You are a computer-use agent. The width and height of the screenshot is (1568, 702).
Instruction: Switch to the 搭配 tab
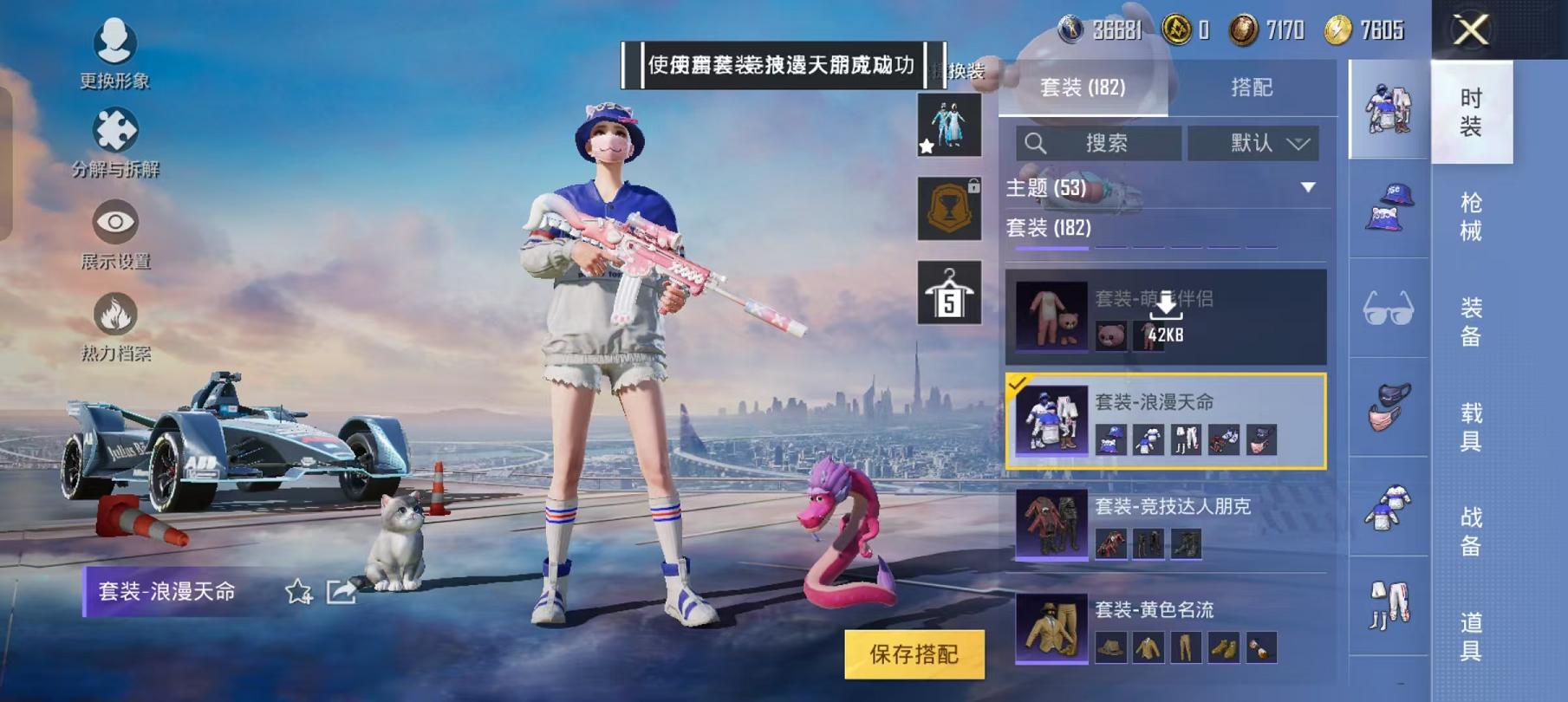pos(1251,88)
